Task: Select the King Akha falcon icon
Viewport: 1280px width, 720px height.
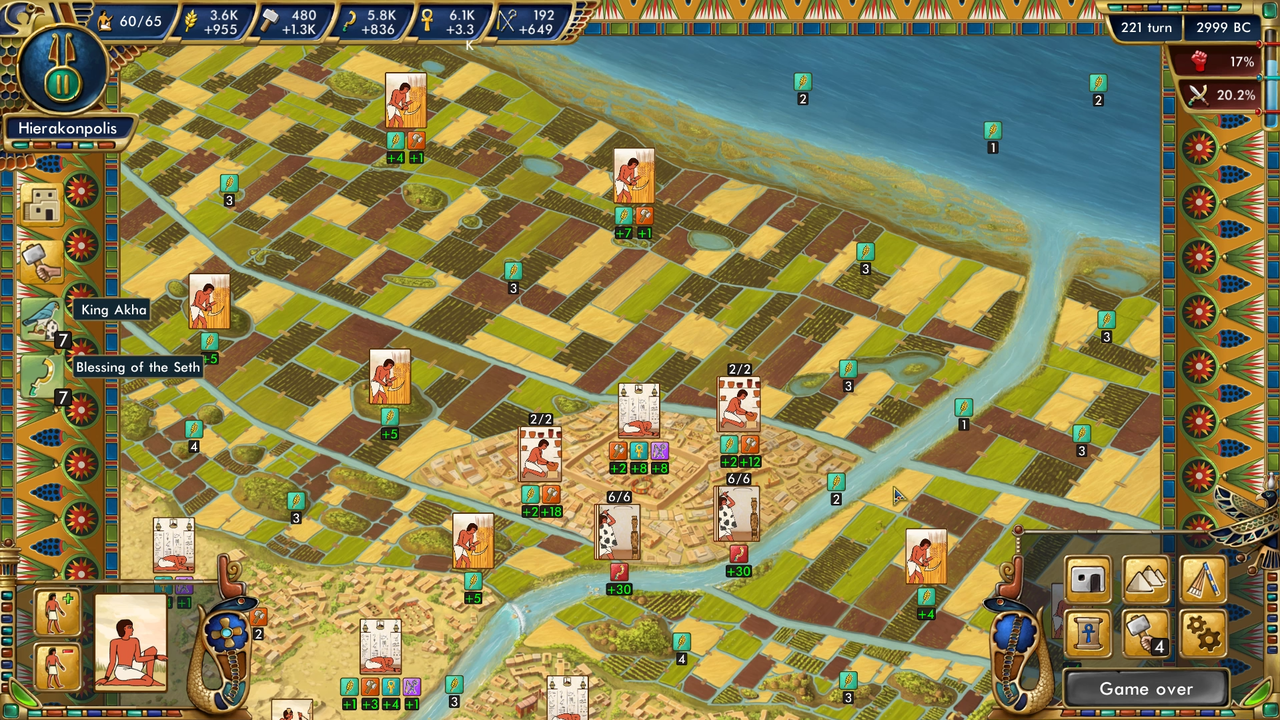Action: [x=41, y=320]
